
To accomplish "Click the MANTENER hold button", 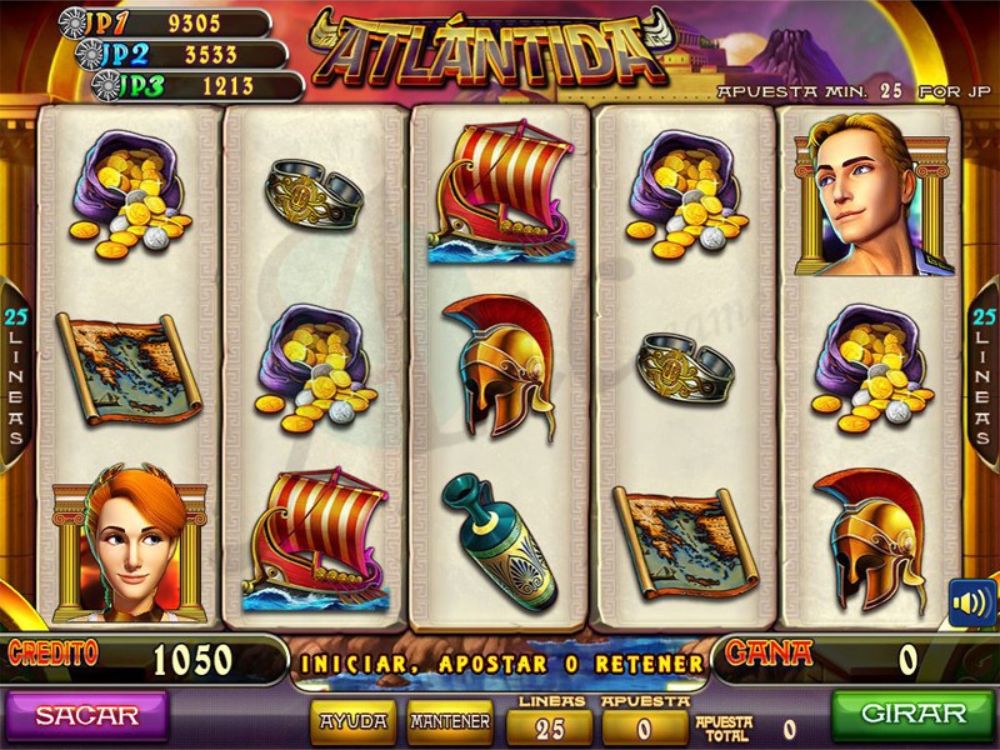I will [451, 721].
